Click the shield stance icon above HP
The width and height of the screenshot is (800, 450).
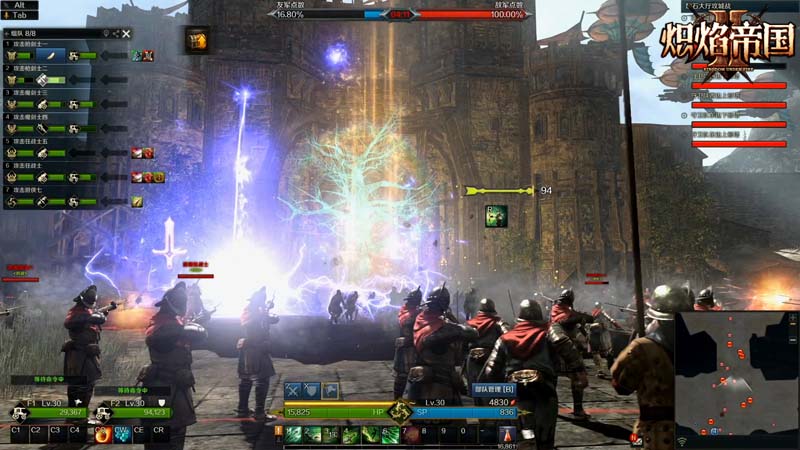click(x=311, y=390)
